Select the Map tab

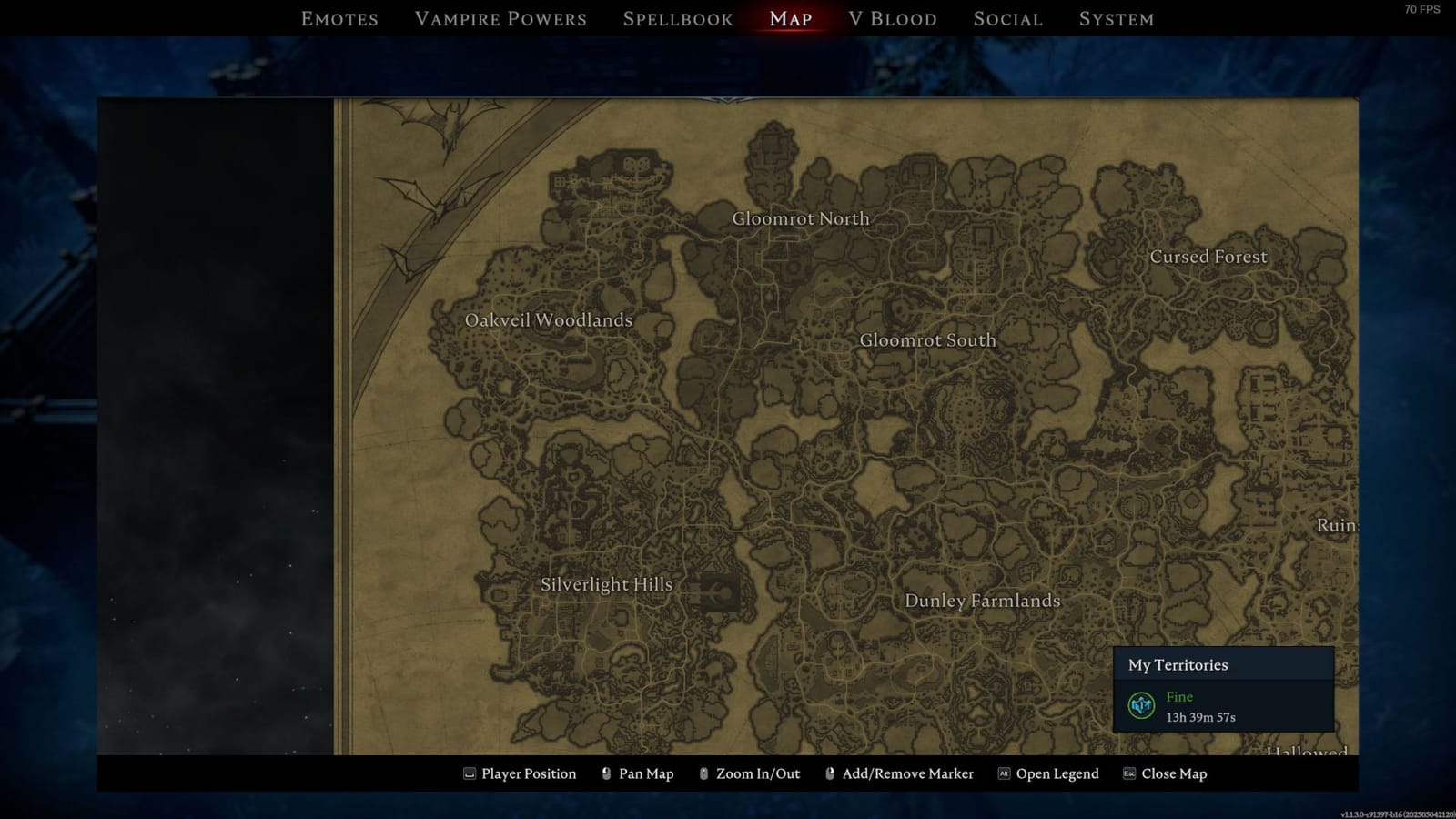(790, 18)
